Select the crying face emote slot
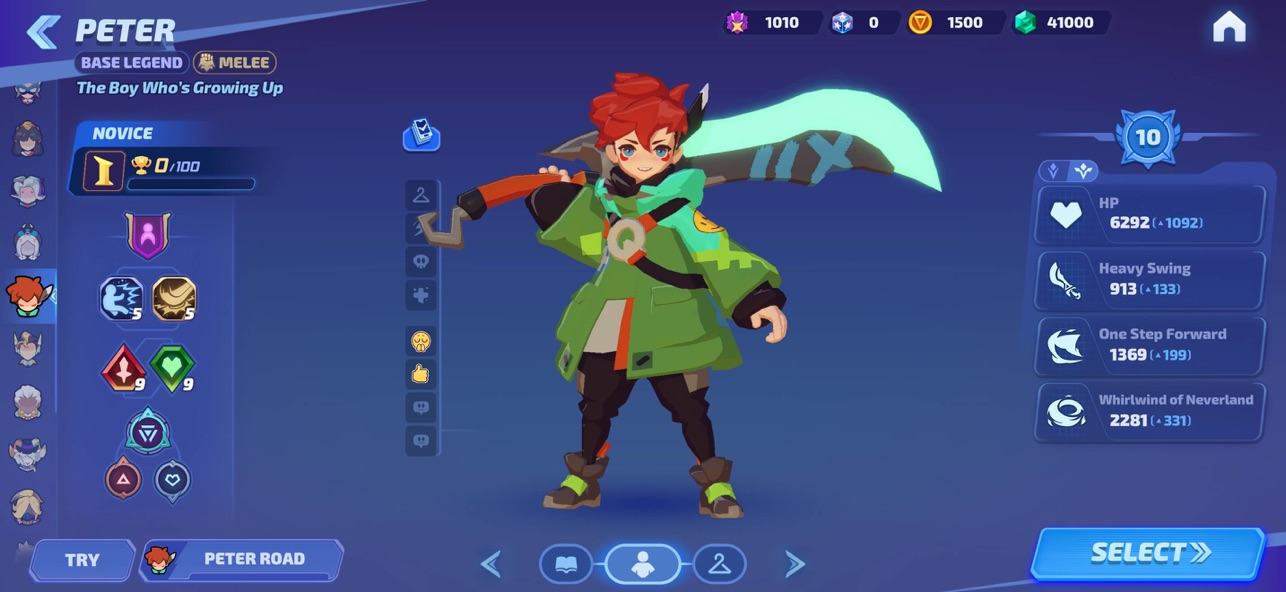This screenshot has width=1286, height=592. point(421,341)
